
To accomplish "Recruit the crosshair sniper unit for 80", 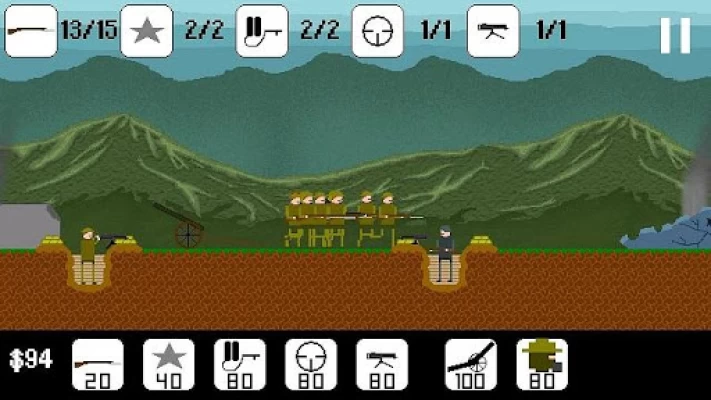I will 310,364.
